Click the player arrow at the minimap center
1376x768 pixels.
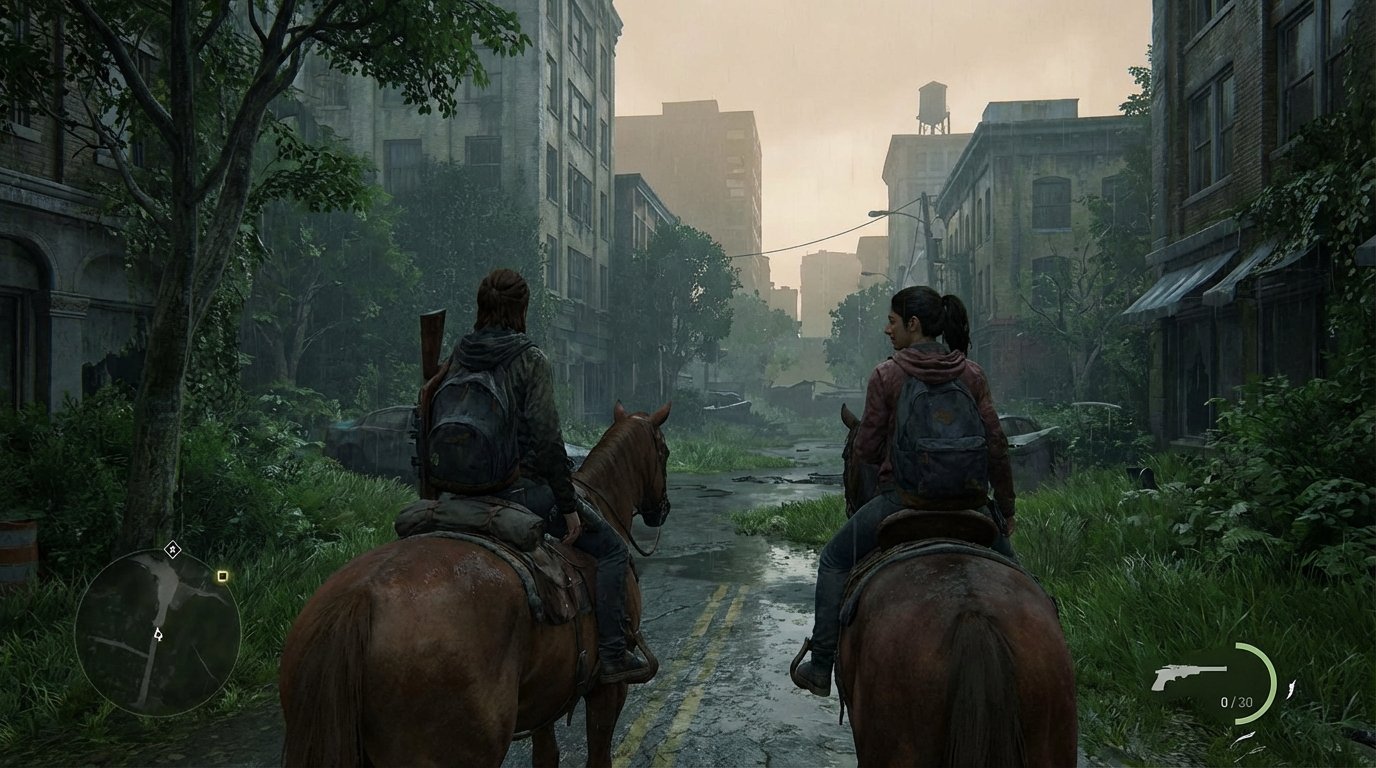[158, 635]
